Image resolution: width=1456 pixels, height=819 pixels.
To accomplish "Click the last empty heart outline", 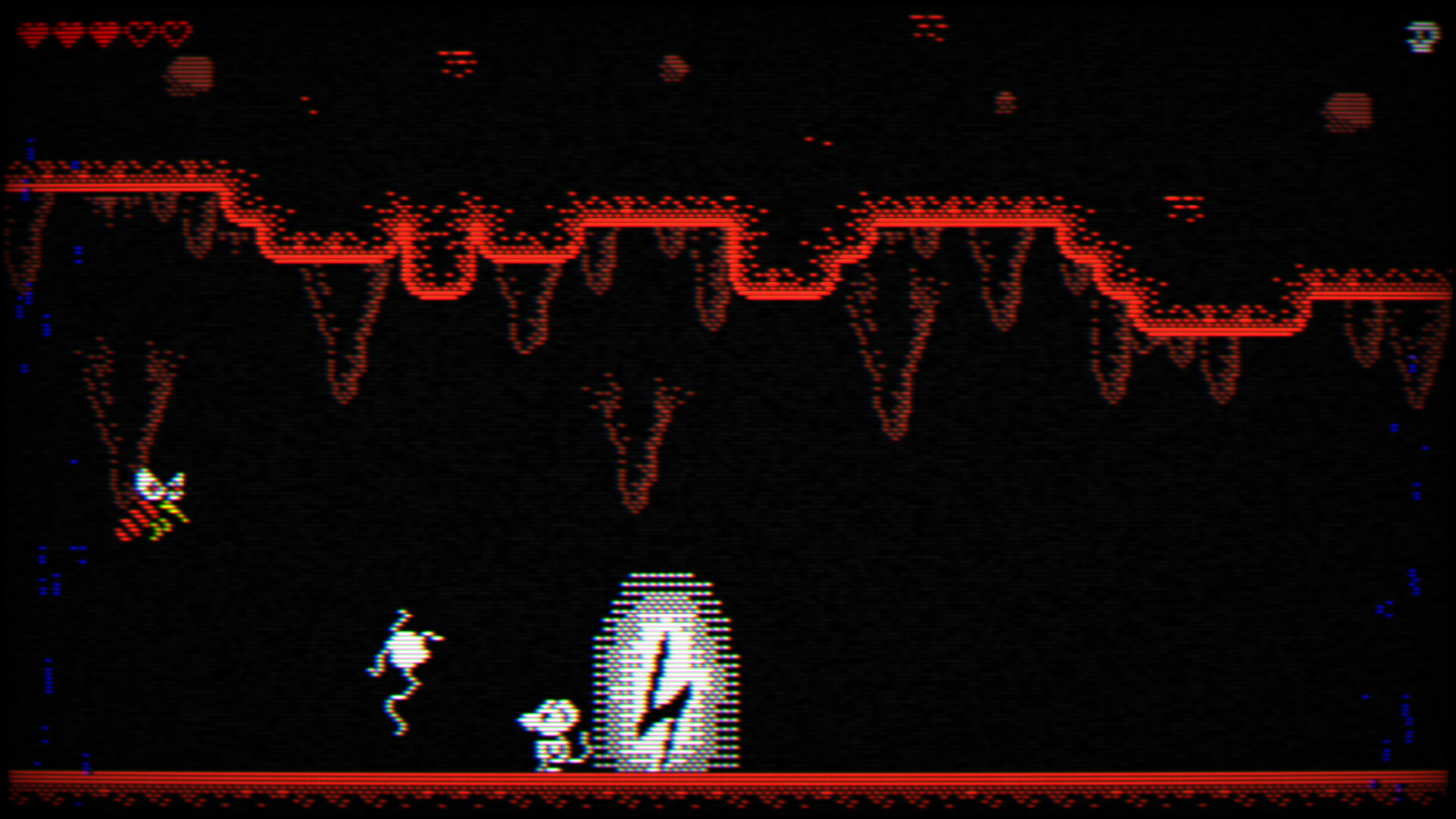I will click(175, 32).
